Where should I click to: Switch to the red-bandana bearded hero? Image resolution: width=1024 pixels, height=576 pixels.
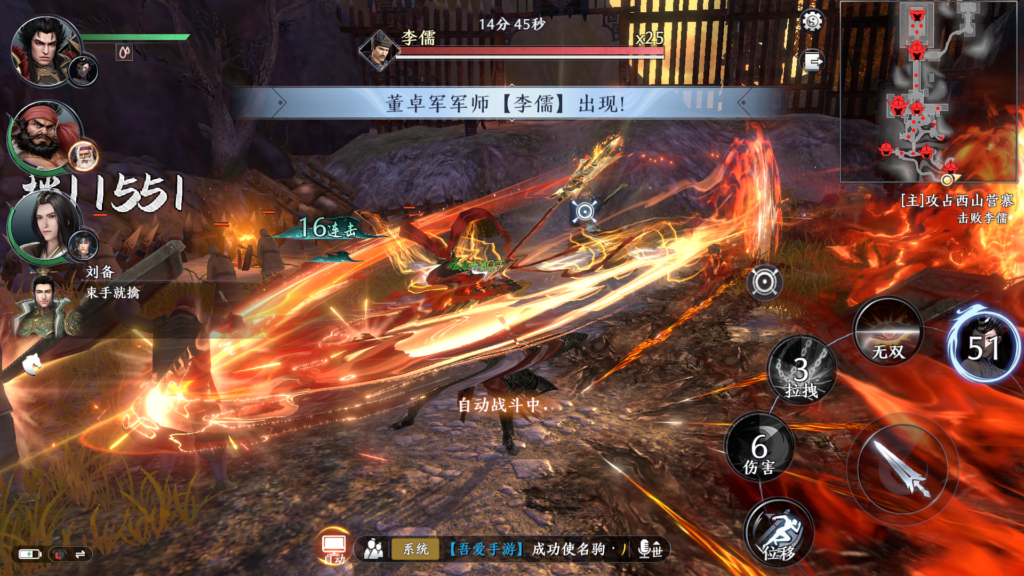pyautogui.click(x=44, y=135)
